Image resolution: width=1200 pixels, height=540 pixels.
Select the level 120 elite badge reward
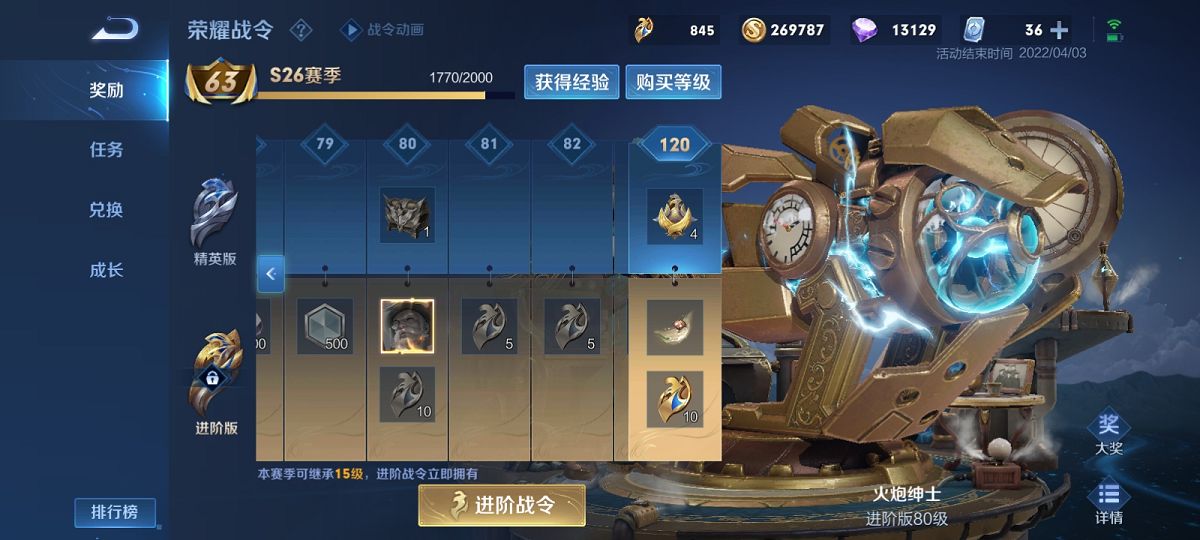click(674, 215)
